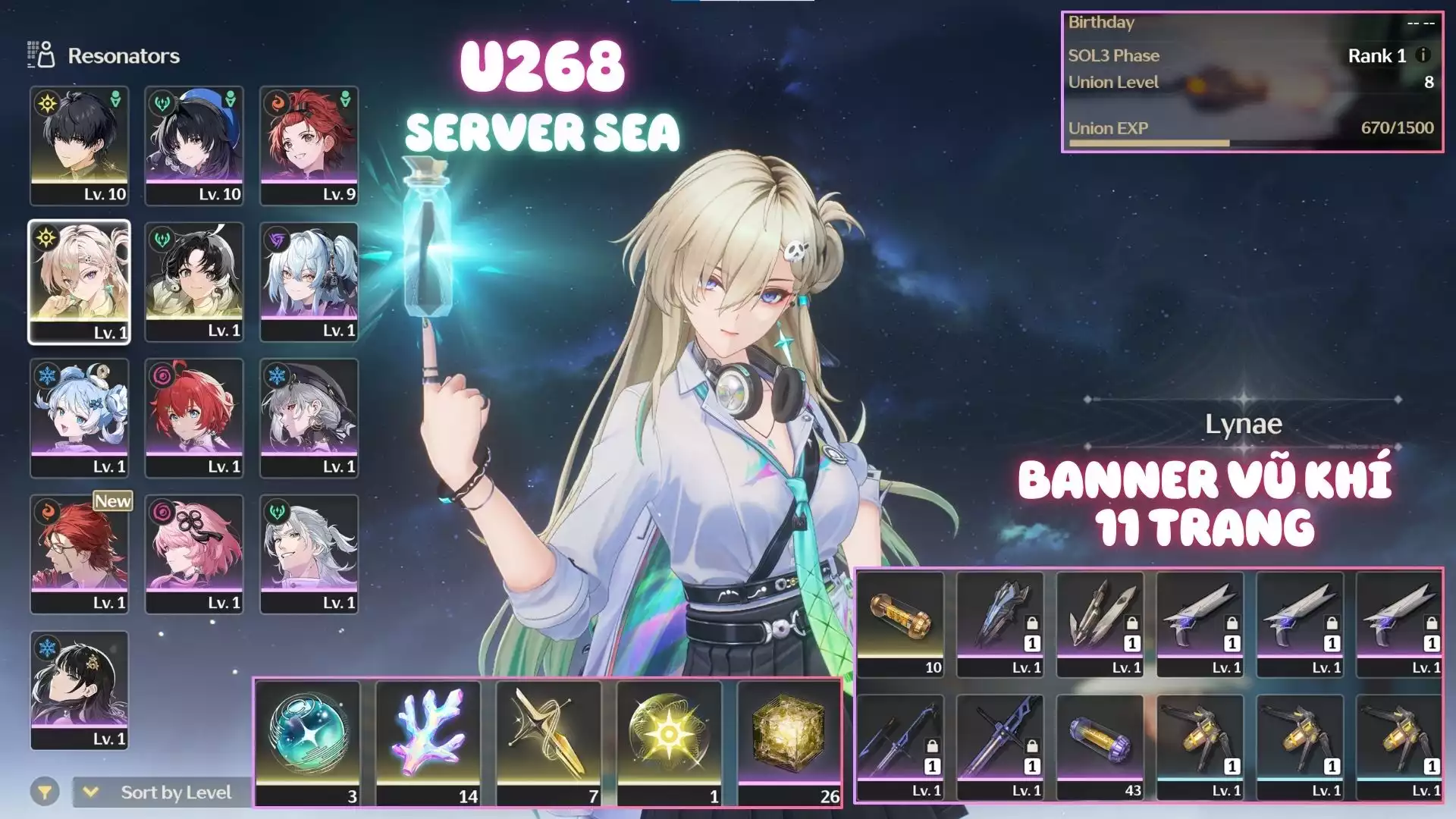Select the iridescent coral item slot
The width and height of the screenshot is (1456, 819).
pos(428,743)
